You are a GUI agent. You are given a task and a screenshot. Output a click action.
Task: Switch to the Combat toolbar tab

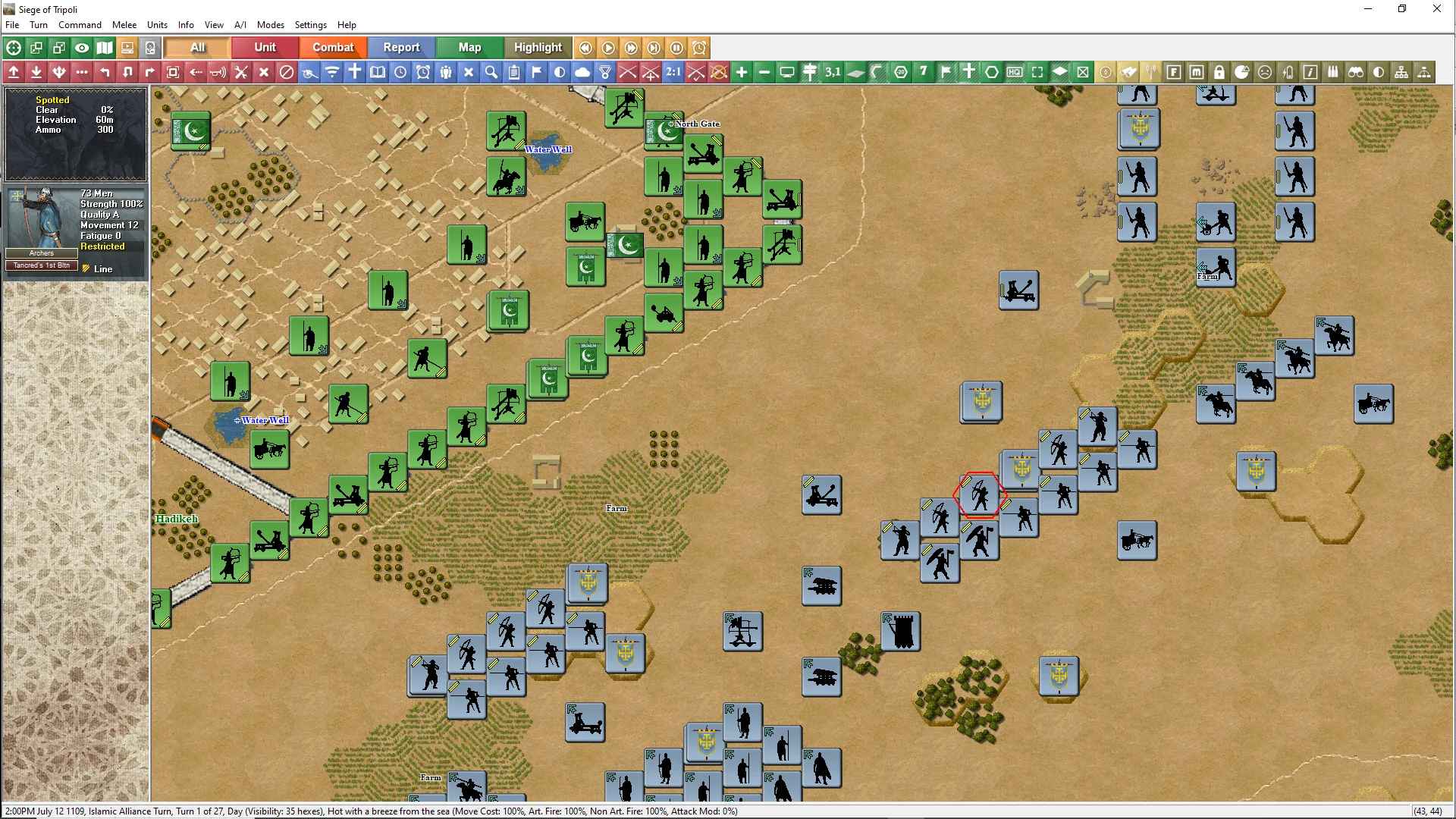click(333, 48)
